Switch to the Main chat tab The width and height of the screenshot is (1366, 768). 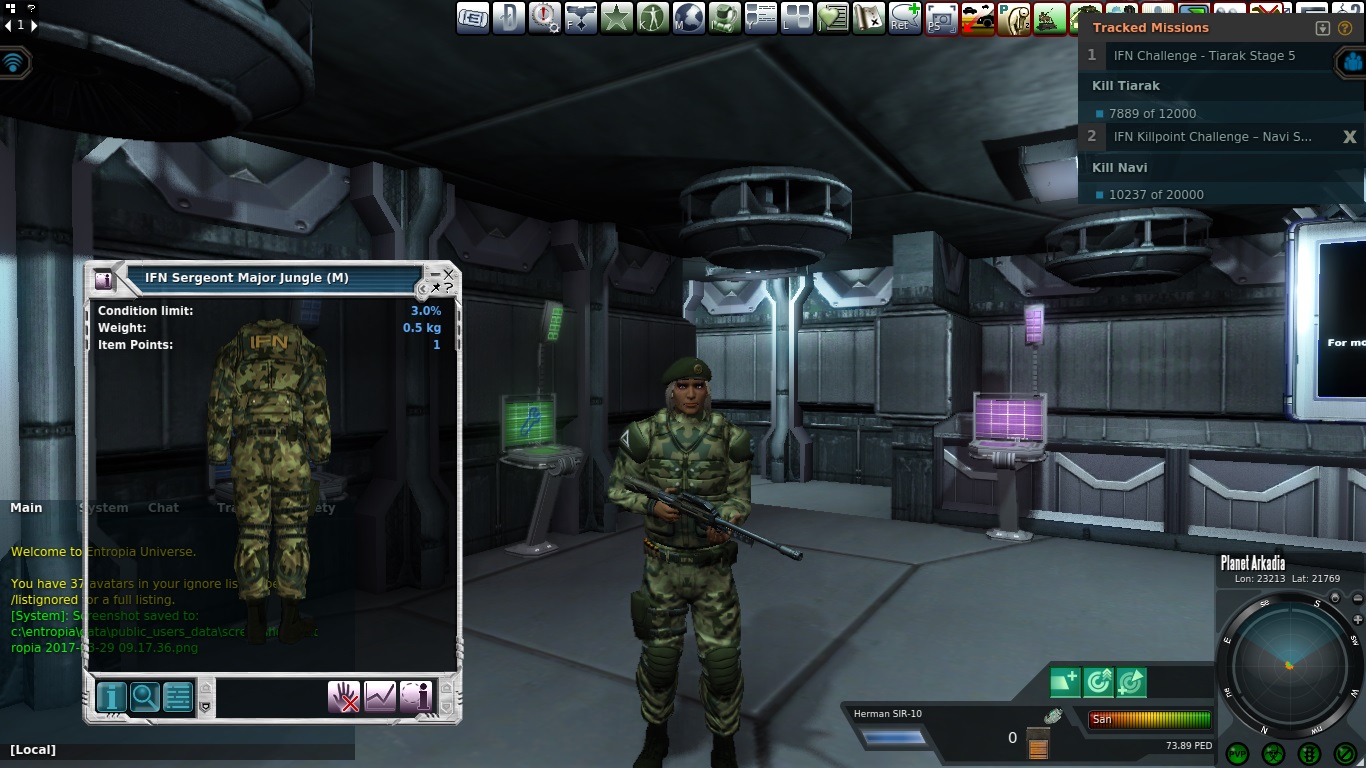pos(26,508)
